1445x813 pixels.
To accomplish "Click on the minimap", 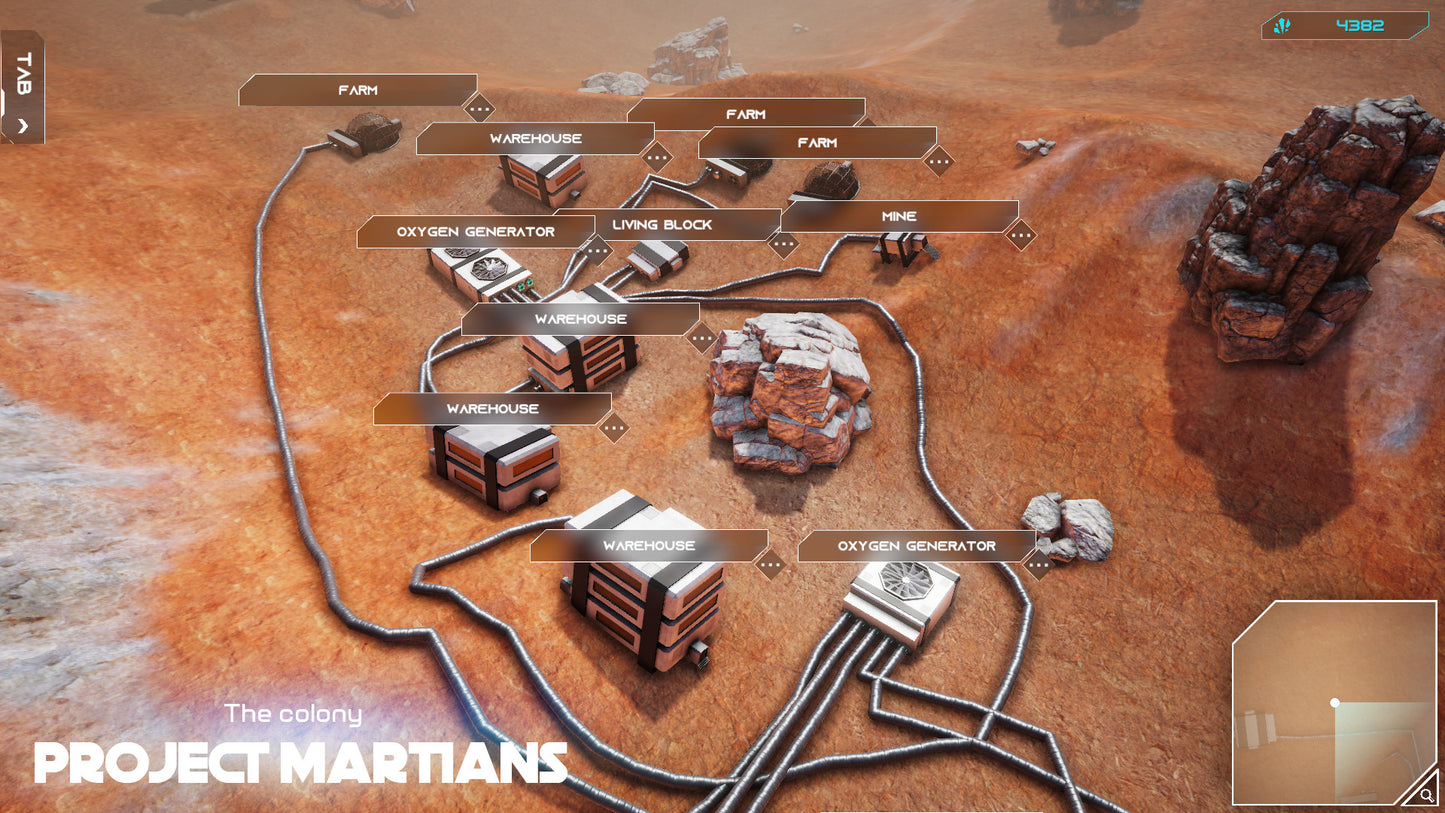I will pyautogui.click(x=1333, y=702).
